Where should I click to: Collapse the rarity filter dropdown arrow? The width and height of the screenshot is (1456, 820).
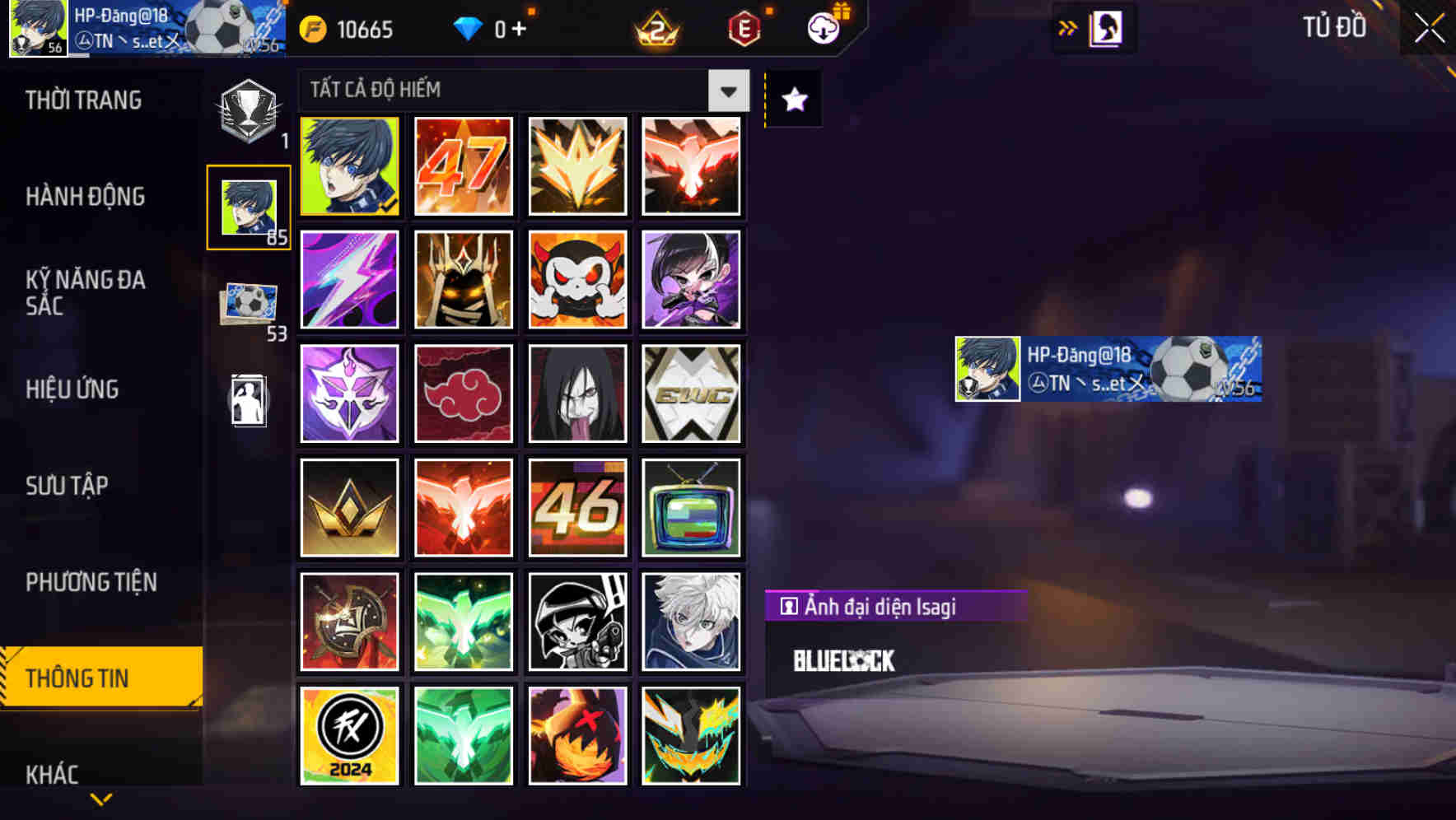click(x=728, y=91)
